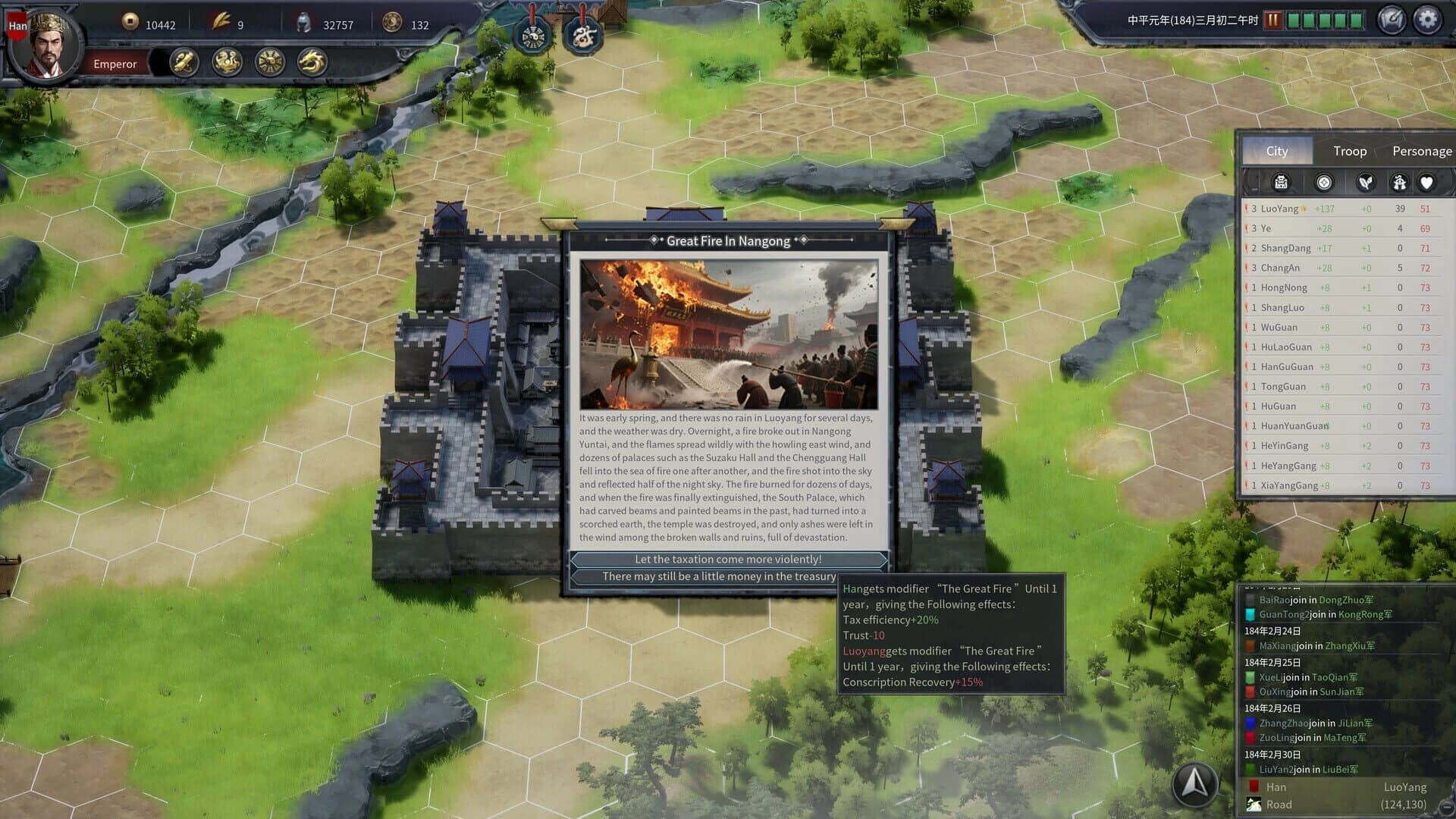This screenshot has width=1456, height=819.
Task: Click the heart (loyalty) column icon
Action: [1425, 183]
